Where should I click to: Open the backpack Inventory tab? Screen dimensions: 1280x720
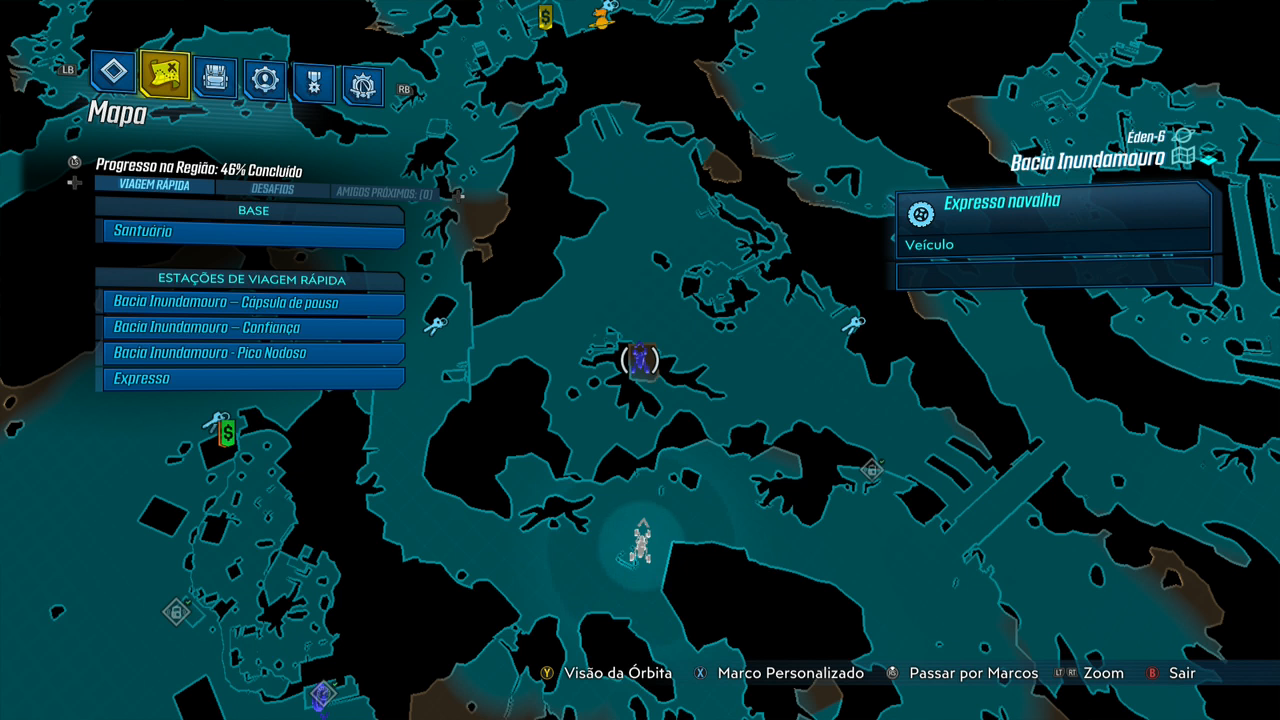coord(215,76)
